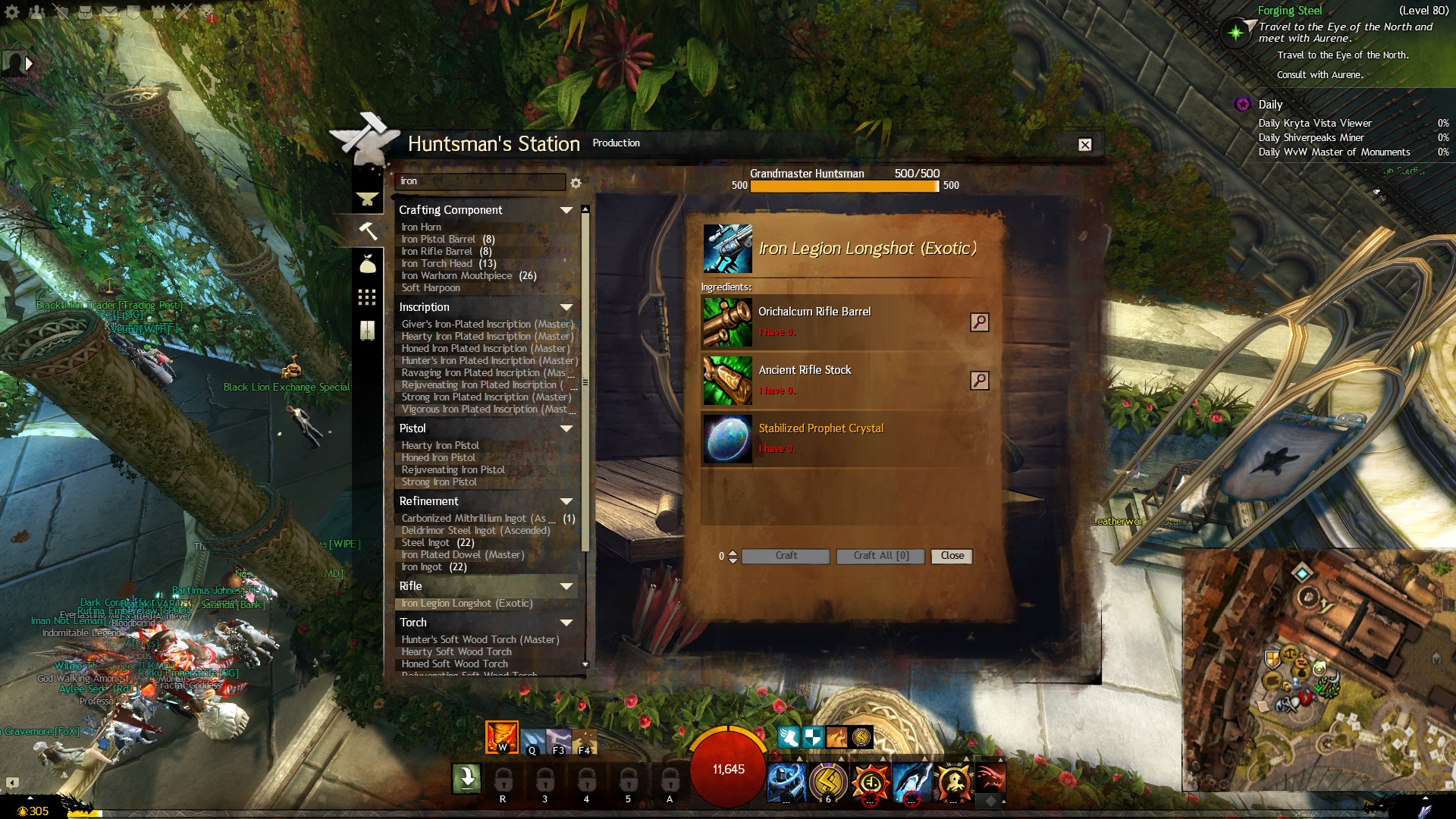Select the Forging Steel story objective
The width and height of the screenshot is (1456, 819).
[x=1289, y=11]
